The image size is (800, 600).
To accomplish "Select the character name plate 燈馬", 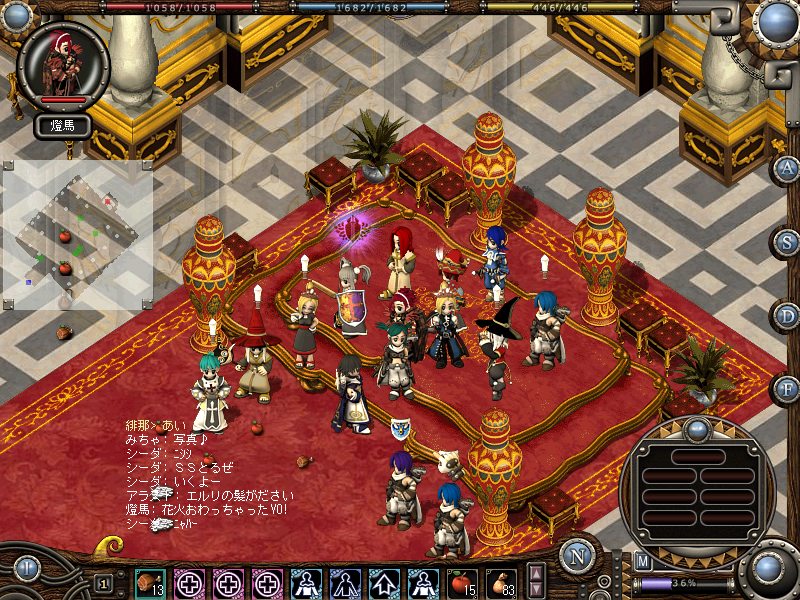I will pyautogui.click(x=63, y=126).
